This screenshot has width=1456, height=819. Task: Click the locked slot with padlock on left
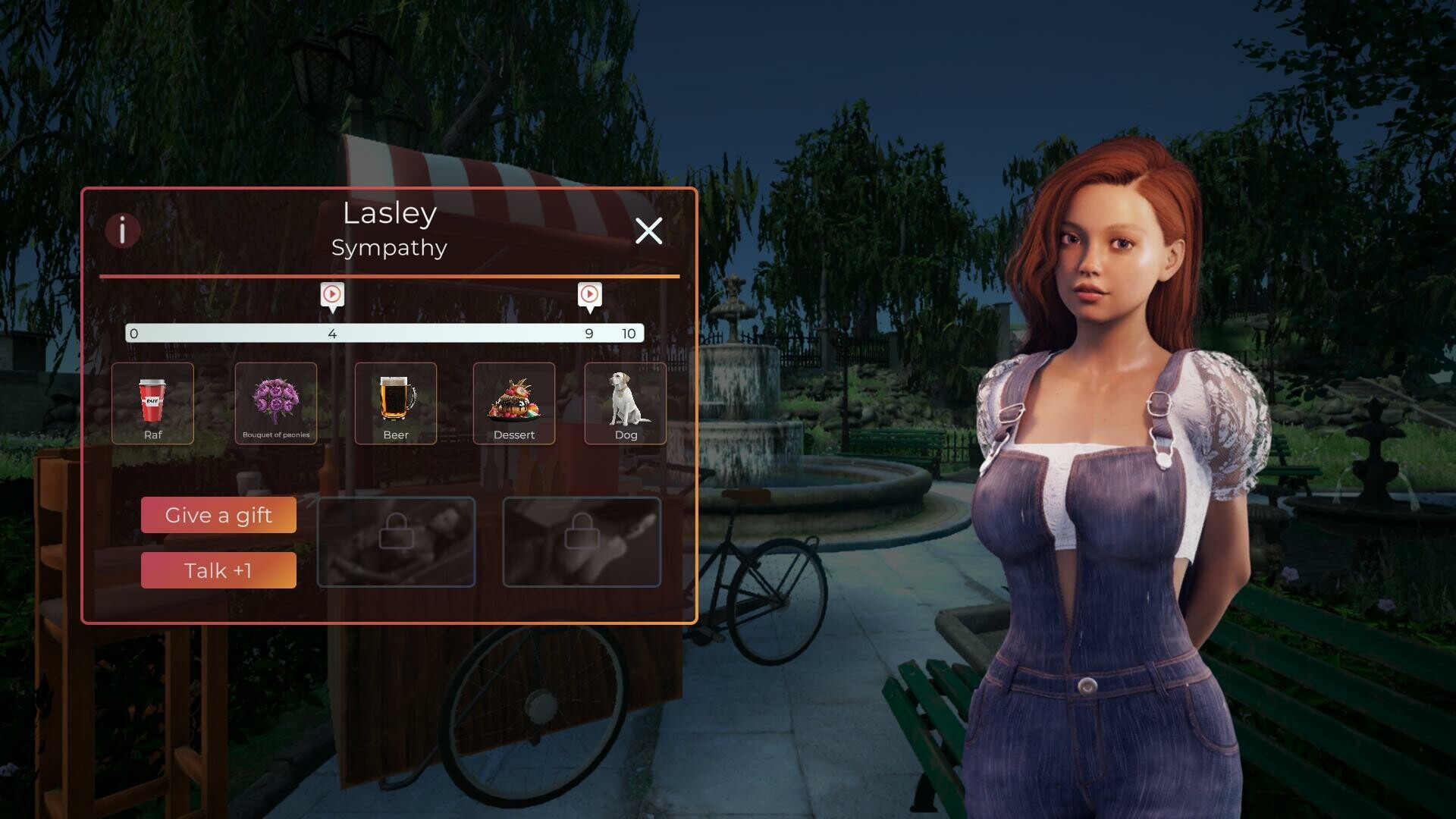(x=396, y=541)
